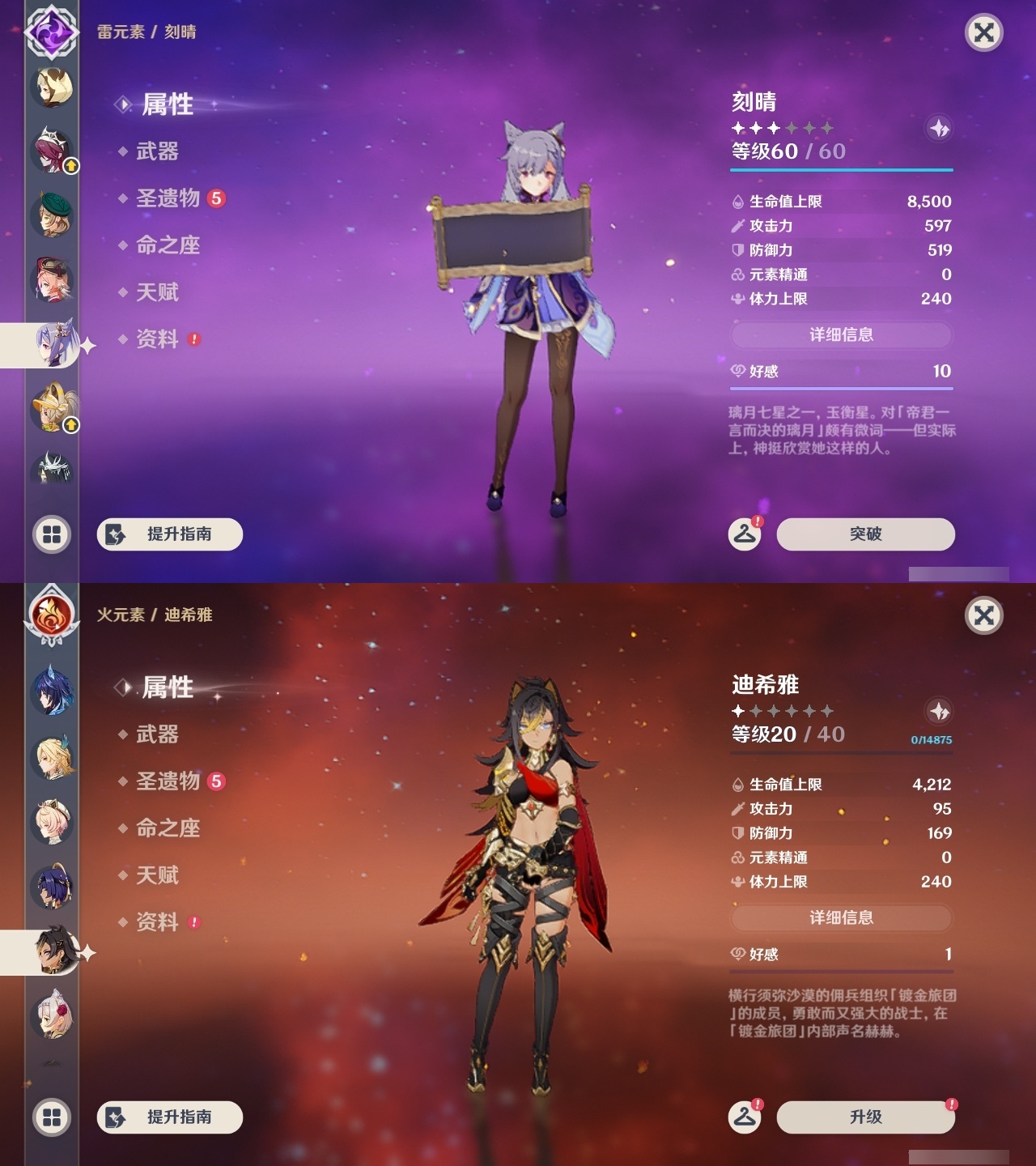Open the 天赋 section for Dehya

[159, 876]
